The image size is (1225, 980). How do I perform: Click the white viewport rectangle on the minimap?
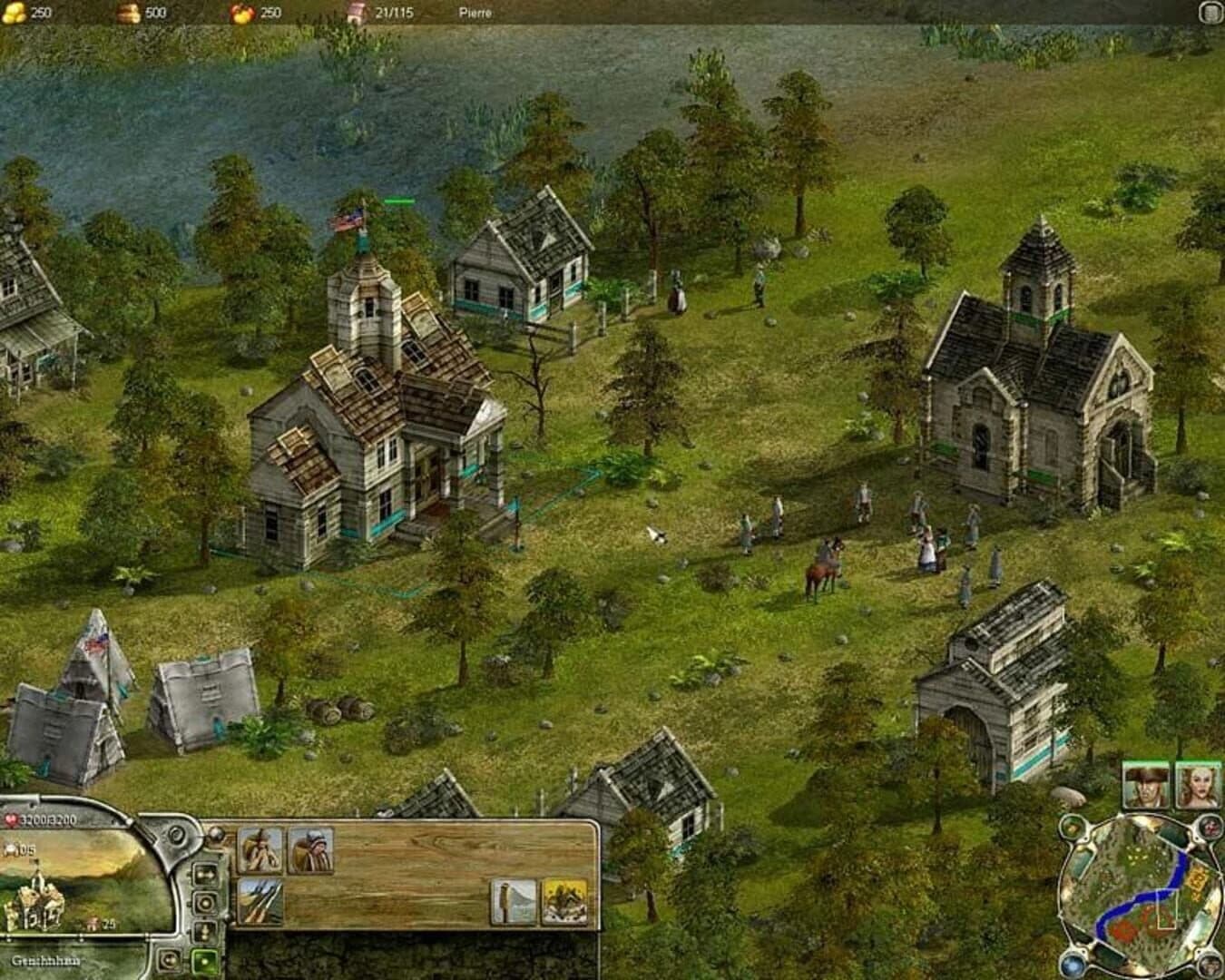(x=1166, y=908)
